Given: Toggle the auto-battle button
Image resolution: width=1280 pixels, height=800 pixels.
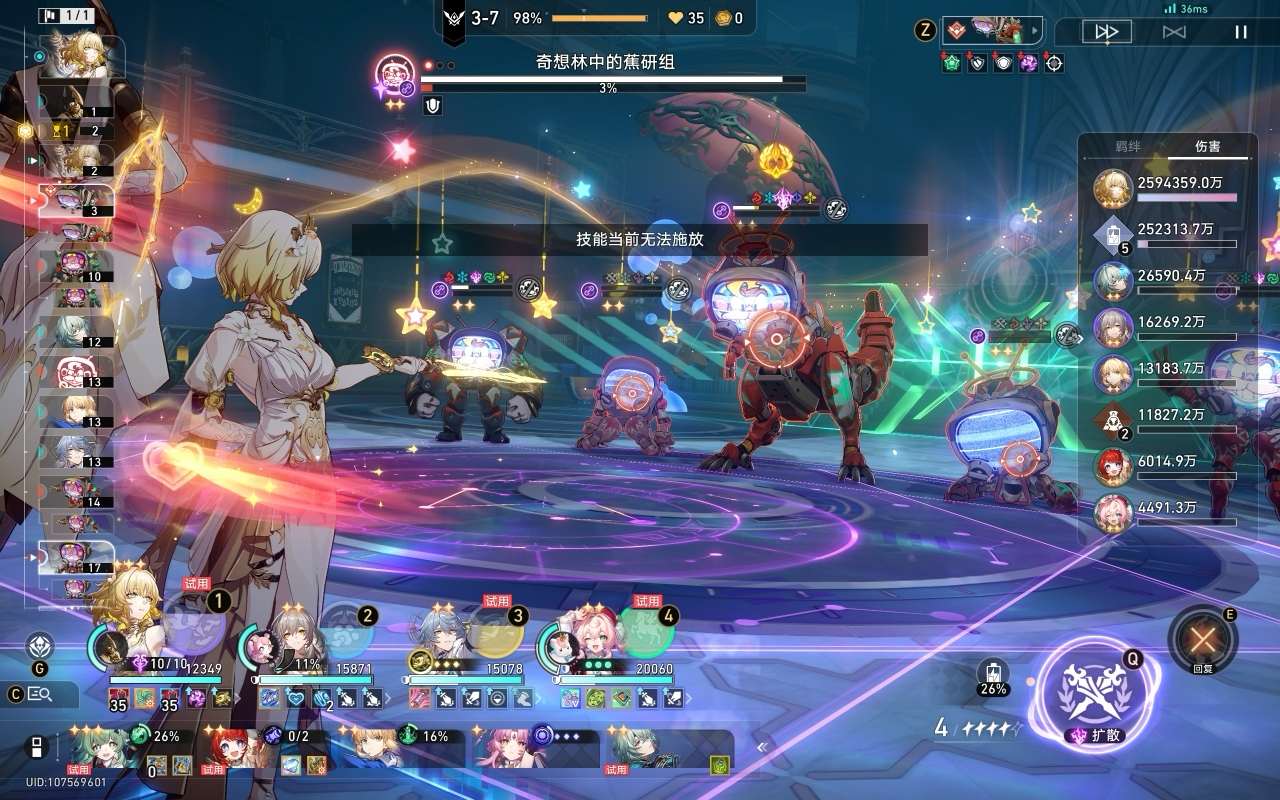Looking at the screenshot, I should click(1174, 32).
